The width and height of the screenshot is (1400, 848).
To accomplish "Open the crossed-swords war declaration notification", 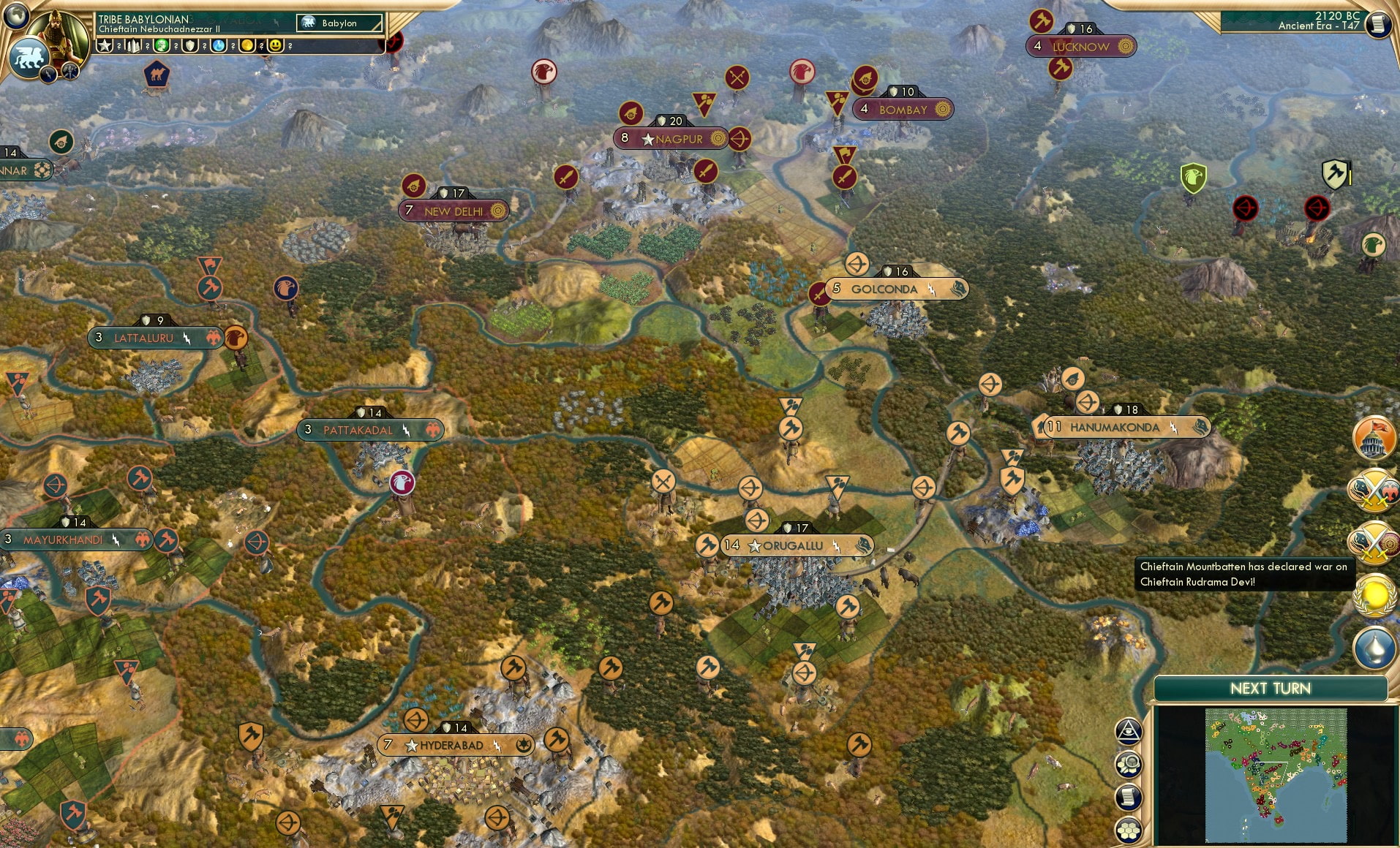I will 1374,490.
